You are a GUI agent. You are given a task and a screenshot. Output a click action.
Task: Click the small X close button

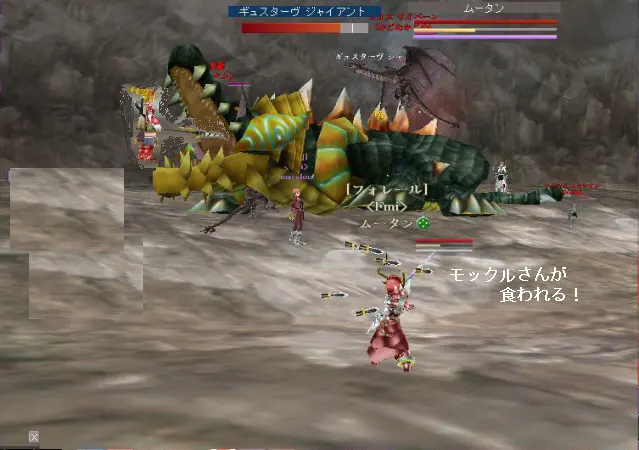coord(34,437)
